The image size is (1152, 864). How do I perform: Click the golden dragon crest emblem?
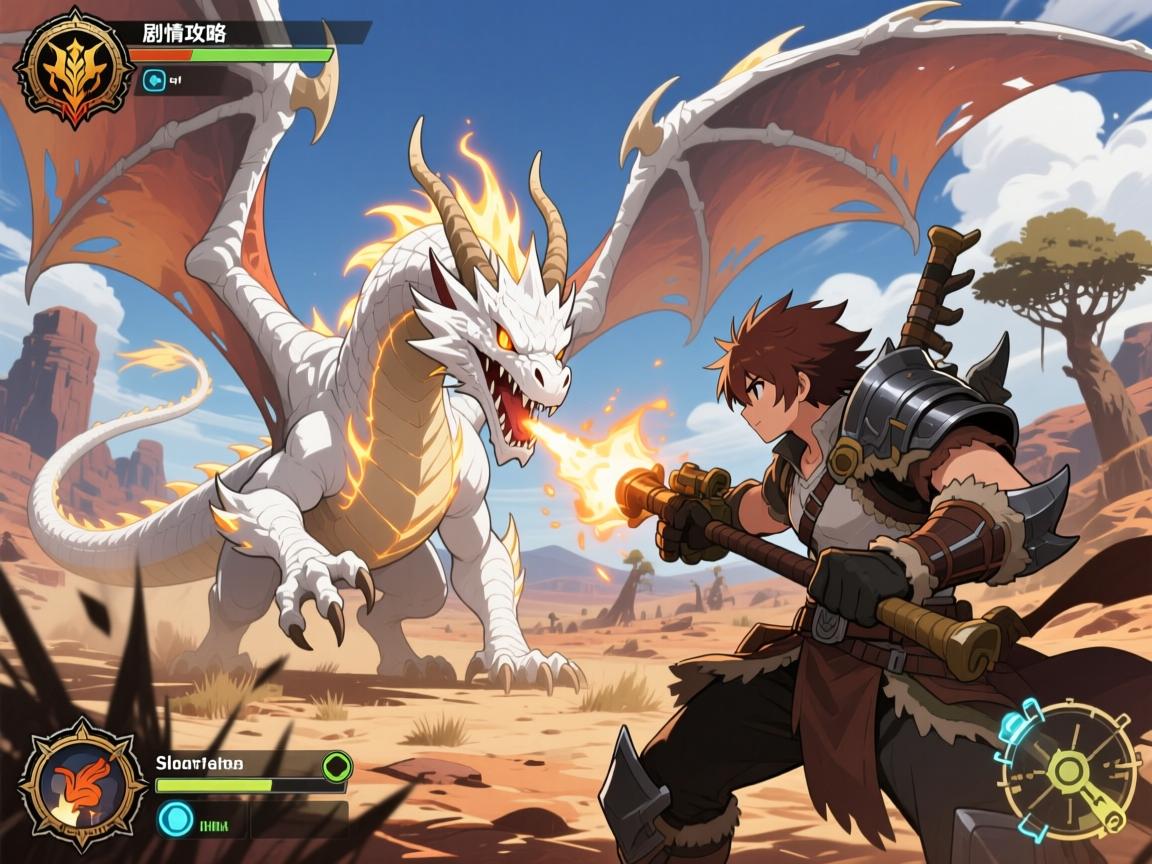pos(74,67)
